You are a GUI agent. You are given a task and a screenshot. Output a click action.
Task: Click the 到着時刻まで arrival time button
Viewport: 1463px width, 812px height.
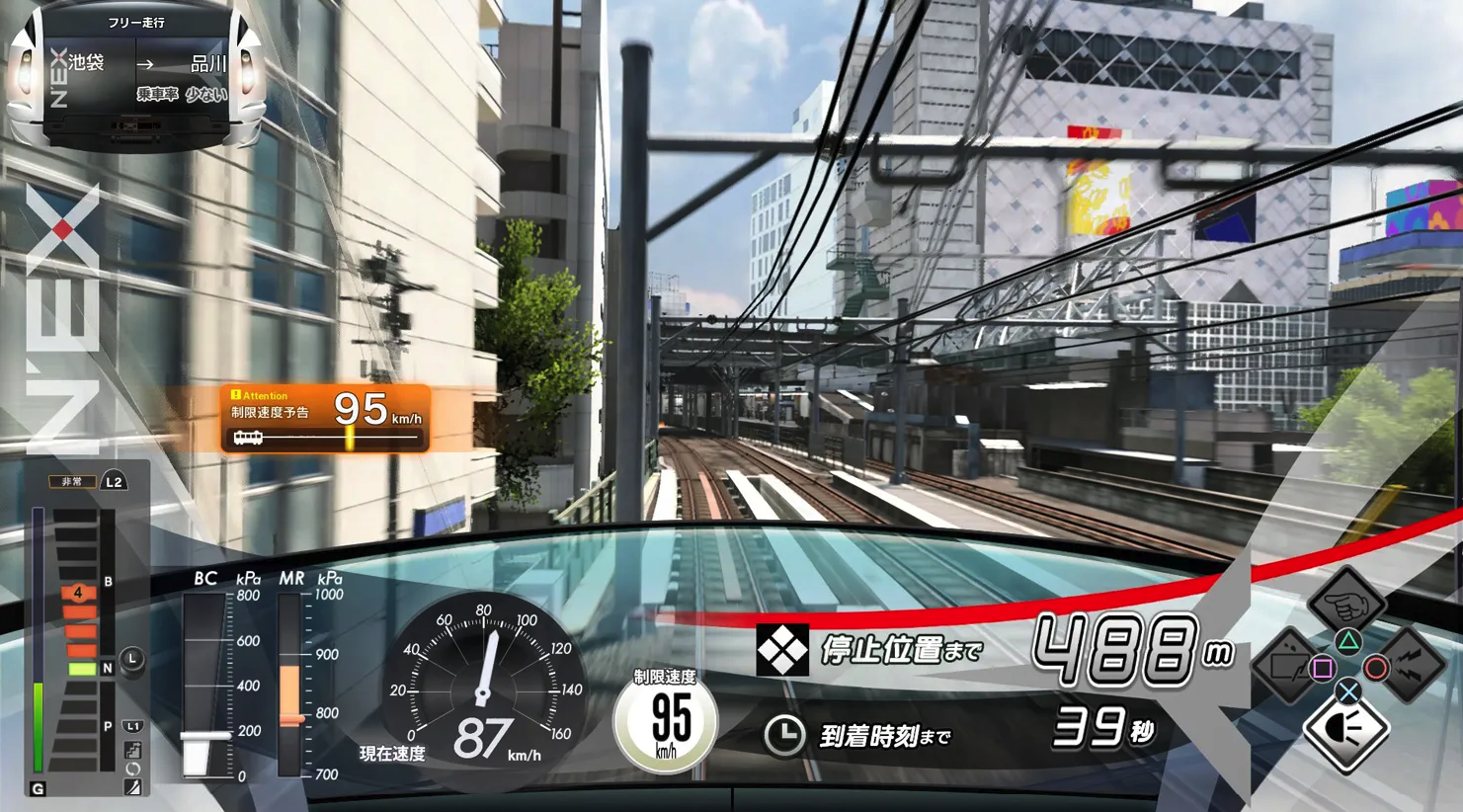[884, 736]
